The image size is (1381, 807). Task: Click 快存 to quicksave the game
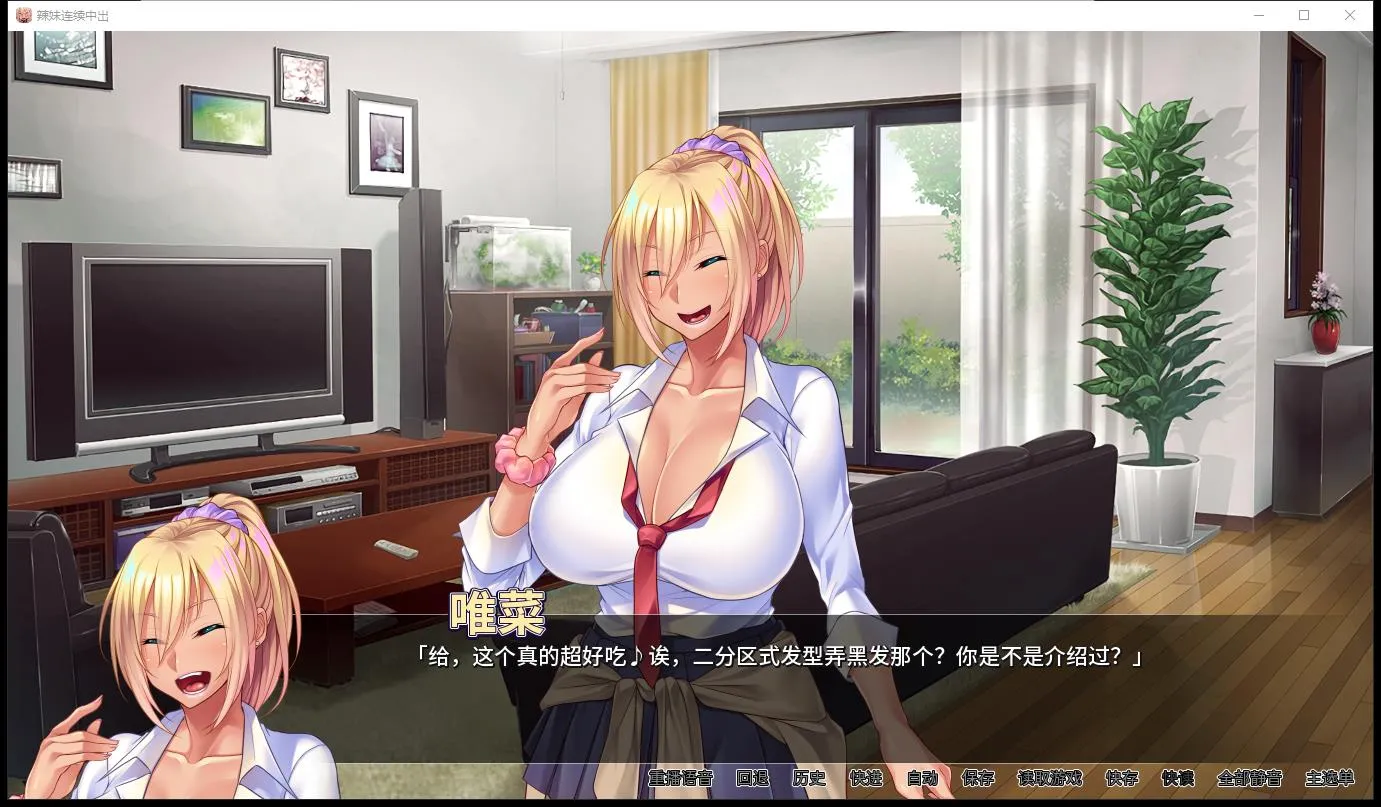click(x=1122, y=779)
